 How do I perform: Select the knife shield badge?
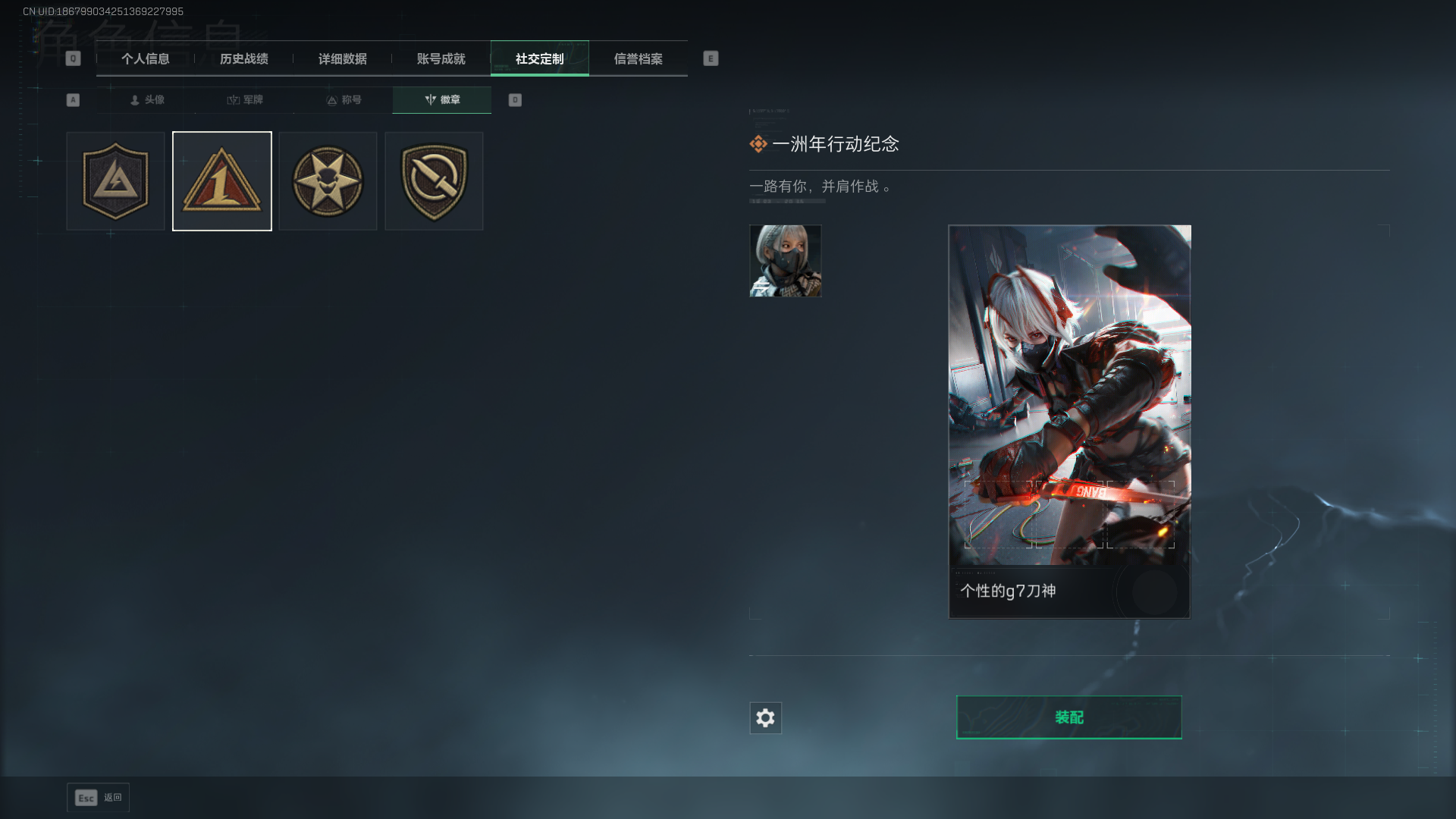point(434,181)
